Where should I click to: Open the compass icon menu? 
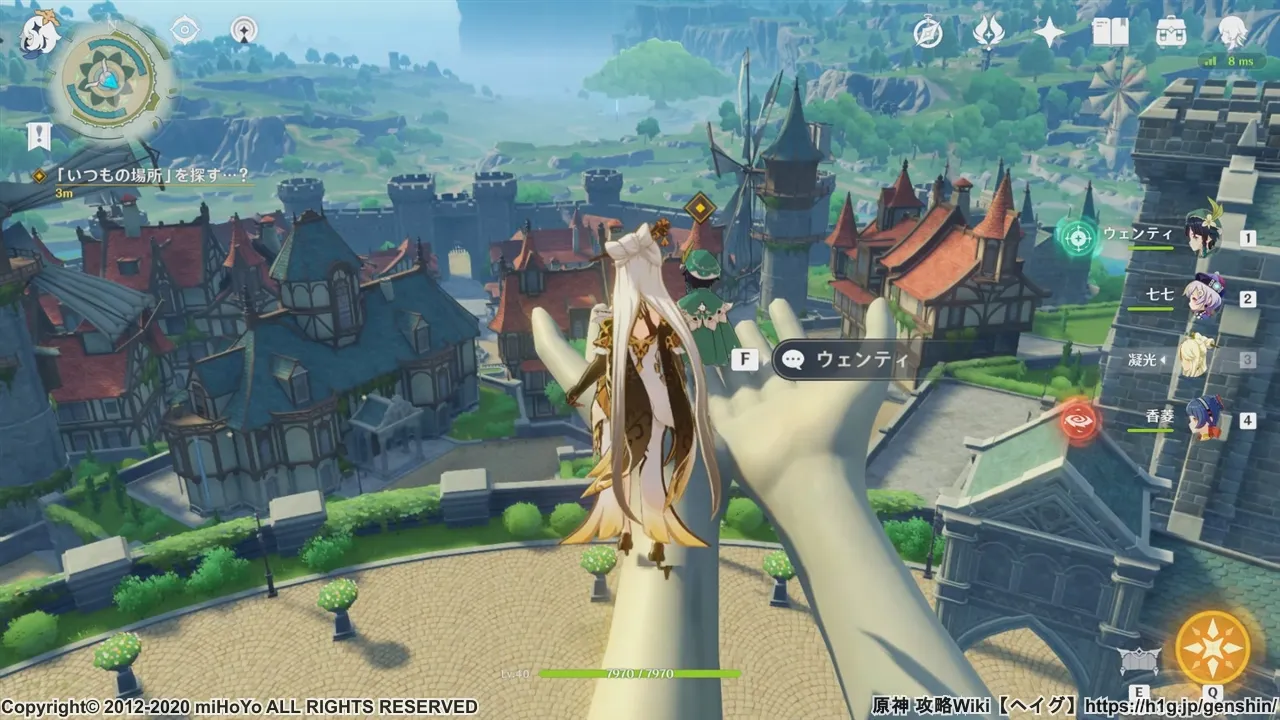[929, 33]
